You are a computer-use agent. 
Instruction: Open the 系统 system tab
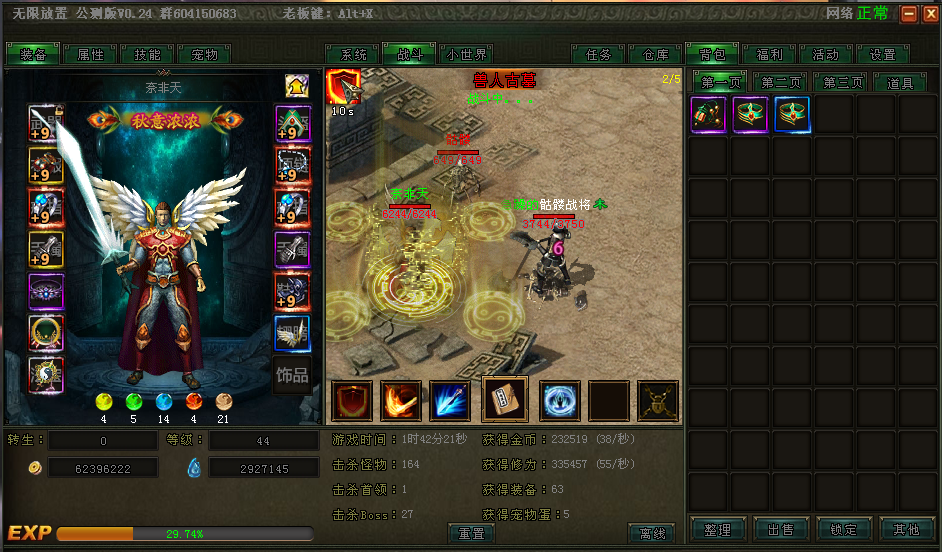(353, 55)
